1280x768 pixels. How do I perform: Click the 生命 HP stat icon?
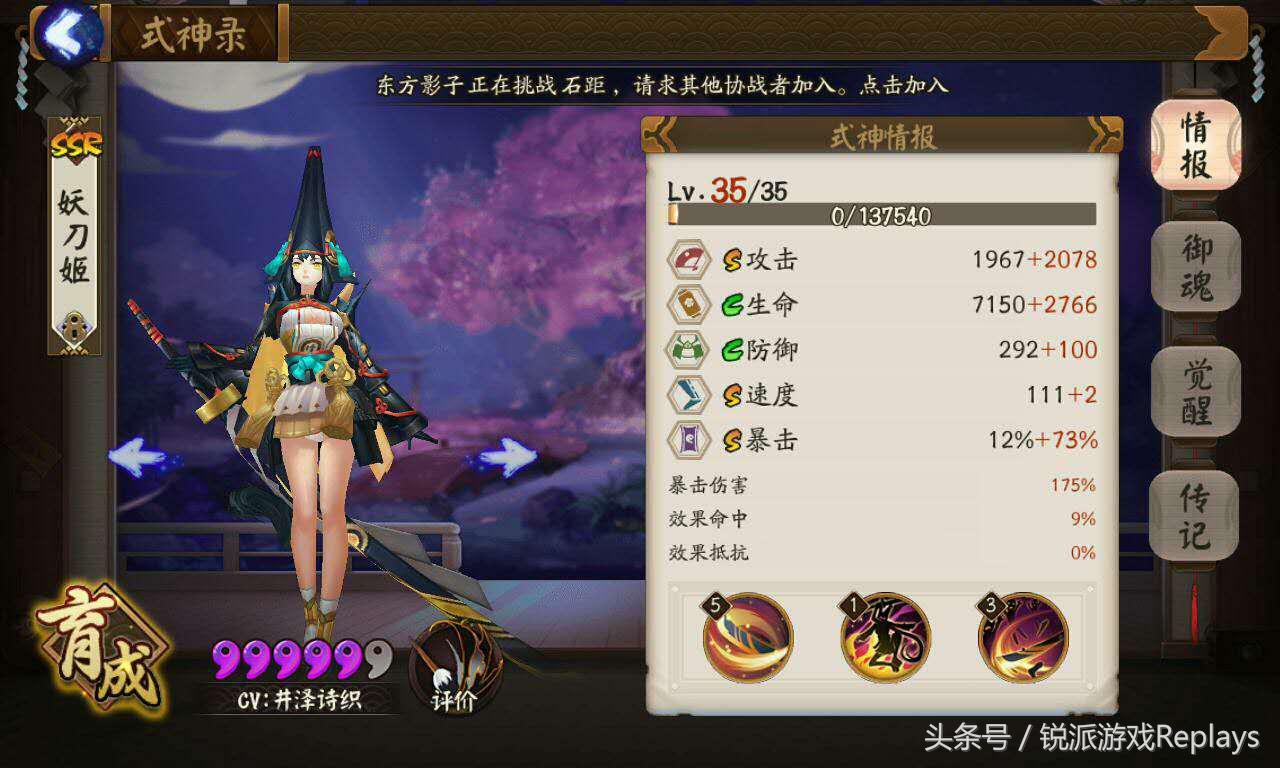click(687, 304)
